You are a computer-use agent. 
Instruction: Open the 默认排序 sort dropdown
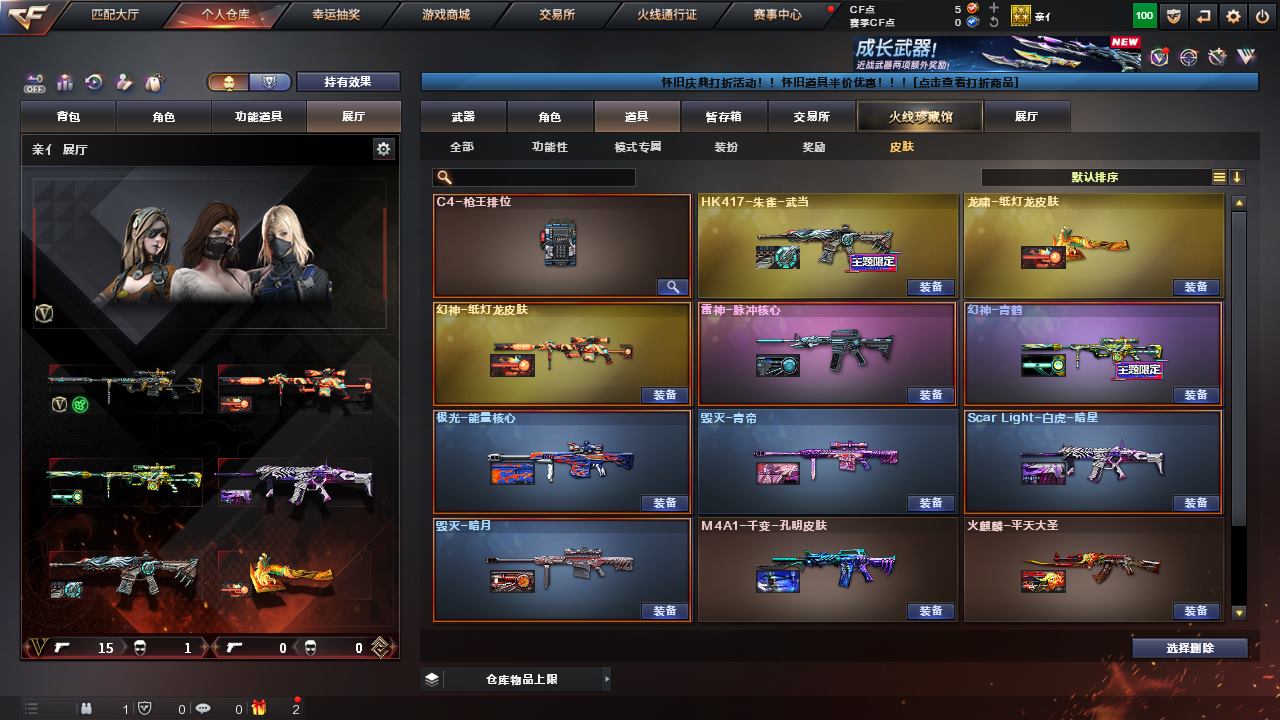point(1095,178)
